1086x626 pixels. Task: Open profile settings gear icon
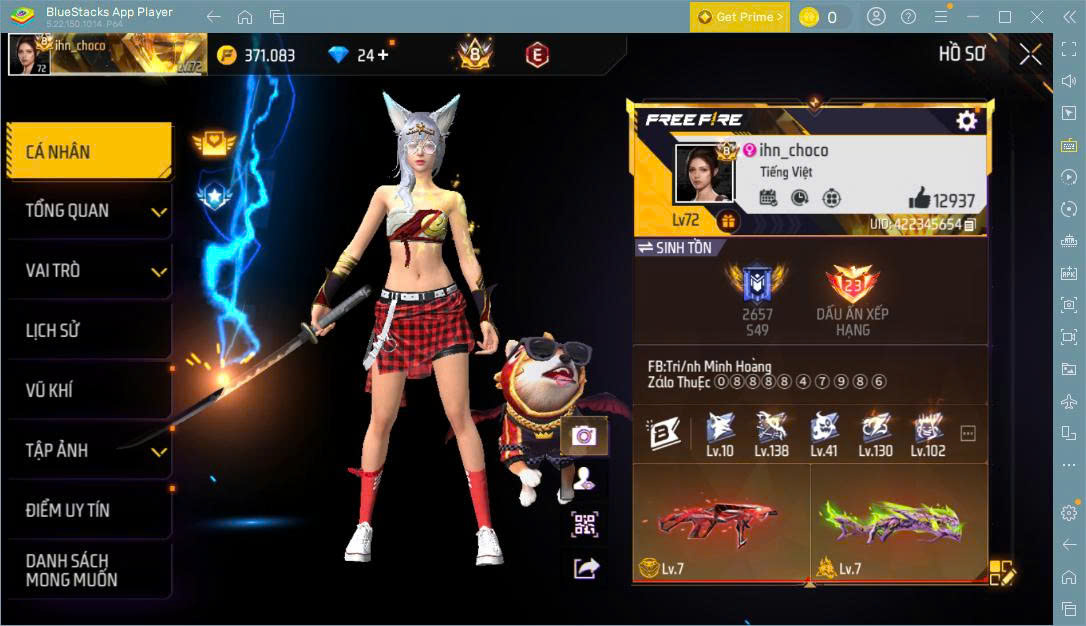(966, 121)
